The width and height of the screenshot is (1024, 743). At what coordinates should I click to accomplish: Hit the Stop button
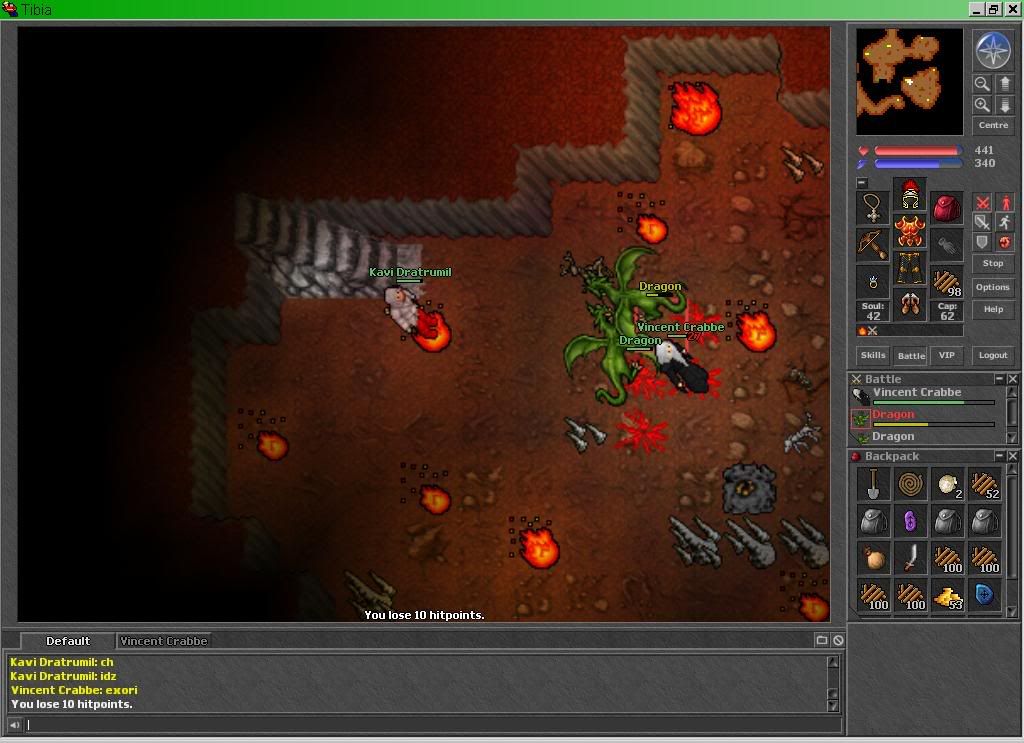992,264
